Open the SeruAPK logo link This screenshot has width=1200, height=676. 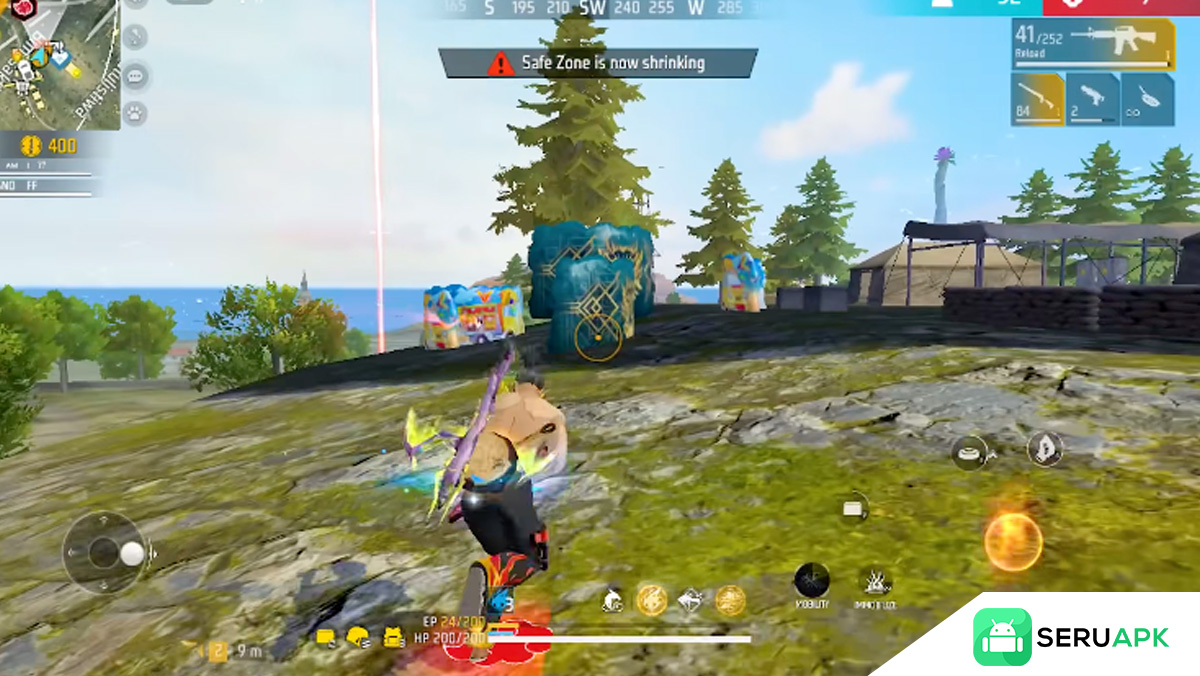pyautogui.click(x=1070, y=637)
